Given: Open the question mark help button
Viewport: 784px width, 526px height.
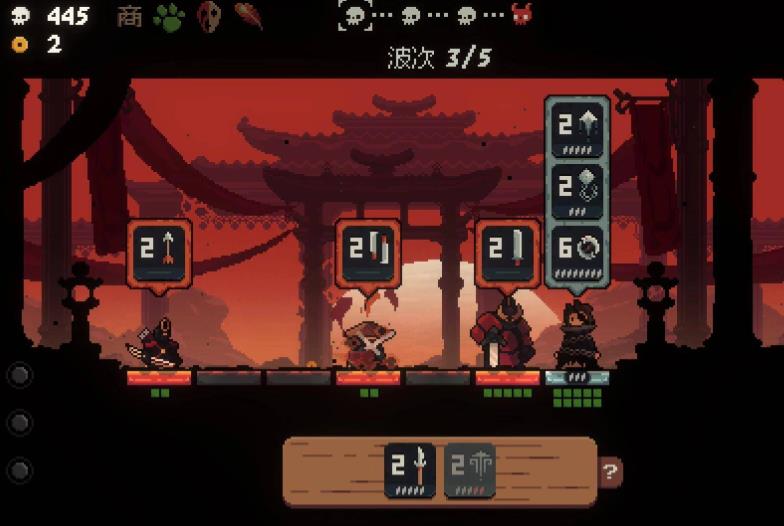Looking at the screenshot, I should [610, 470].
